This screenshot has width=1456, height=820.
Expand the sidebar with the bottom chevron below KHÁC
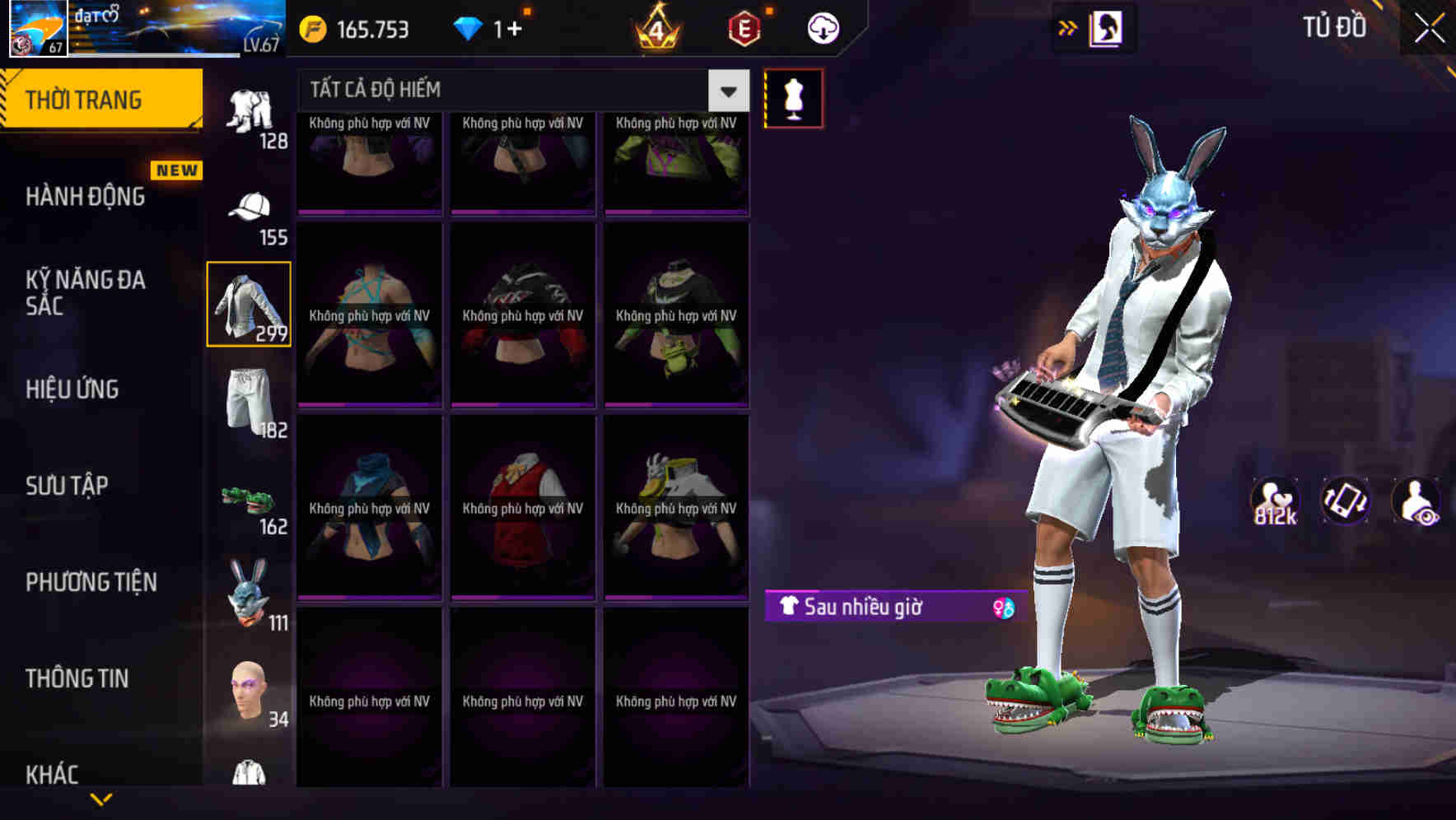101,799
